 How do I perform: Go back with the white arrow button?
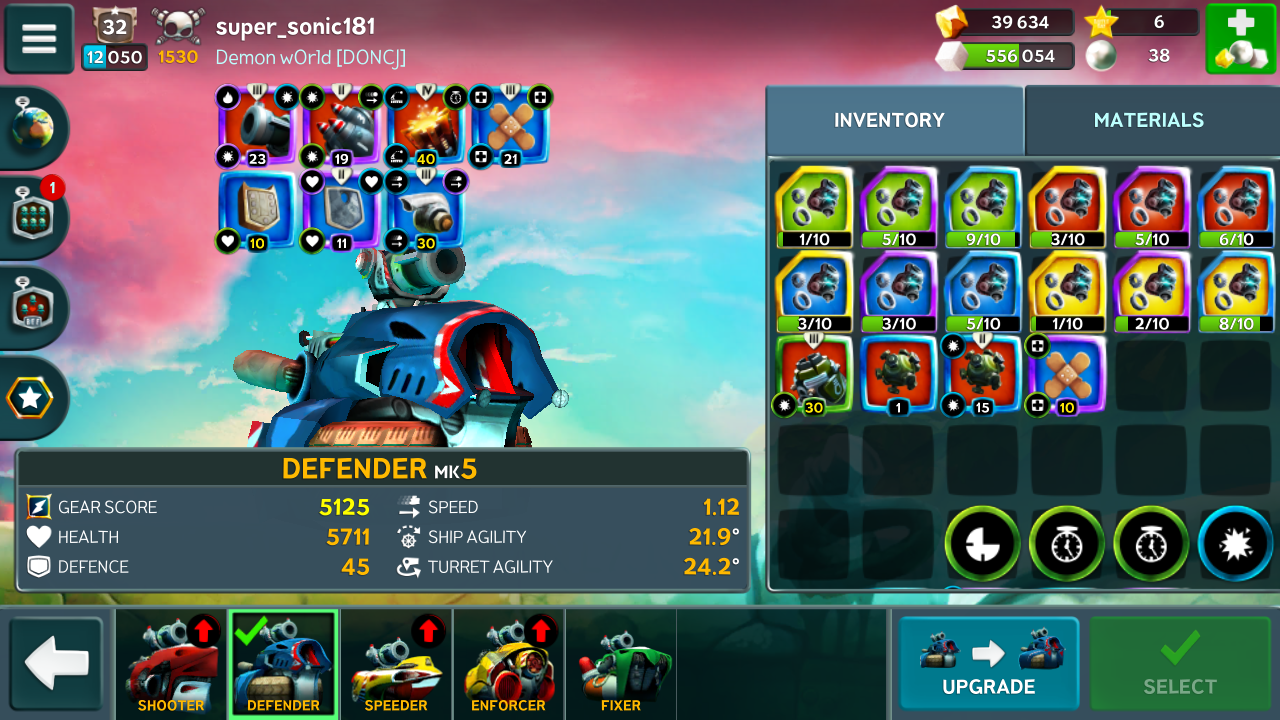[x=56, y=664]
